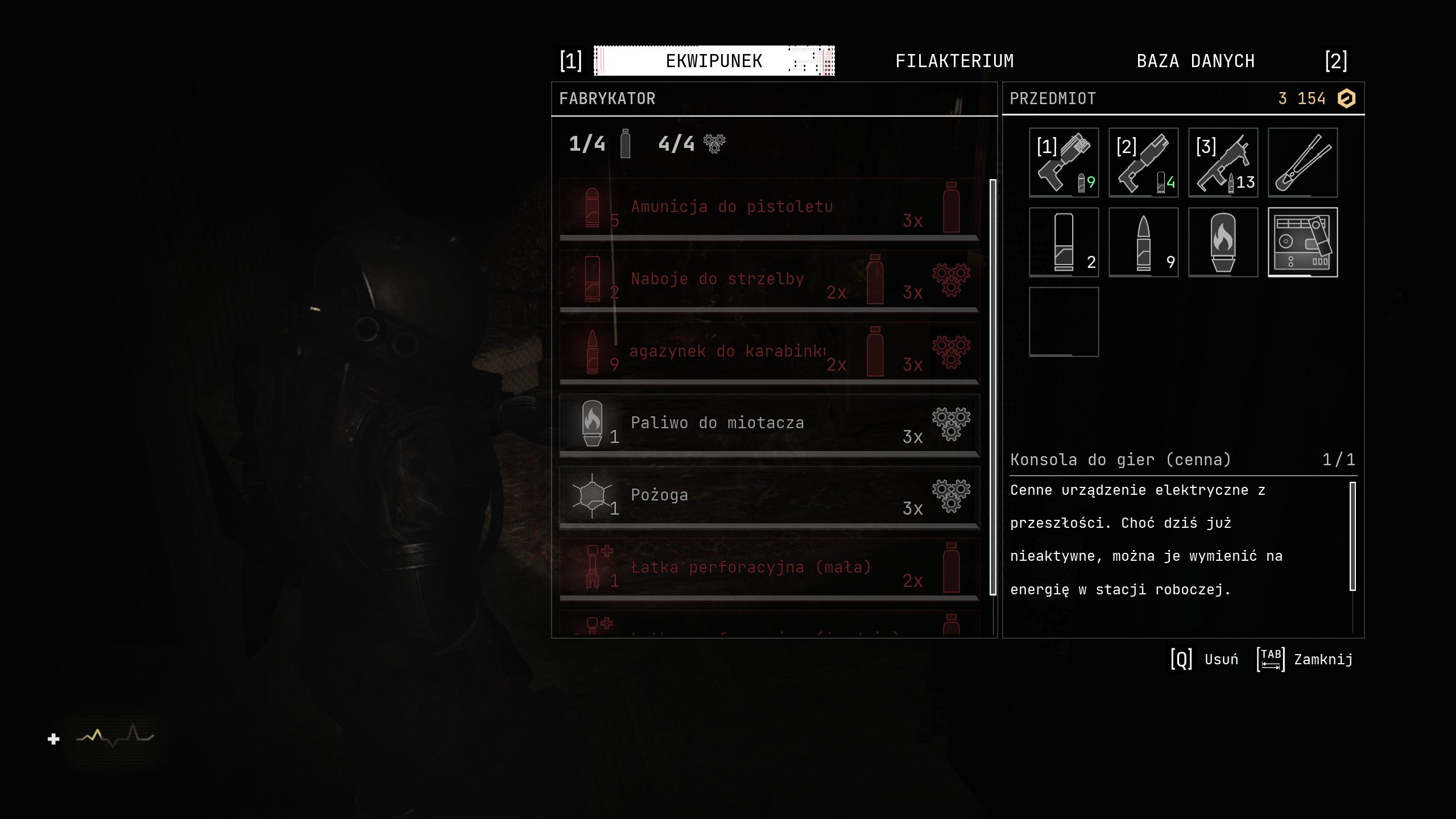Select the Naboje do strzelby recipe

click(769, 280)
